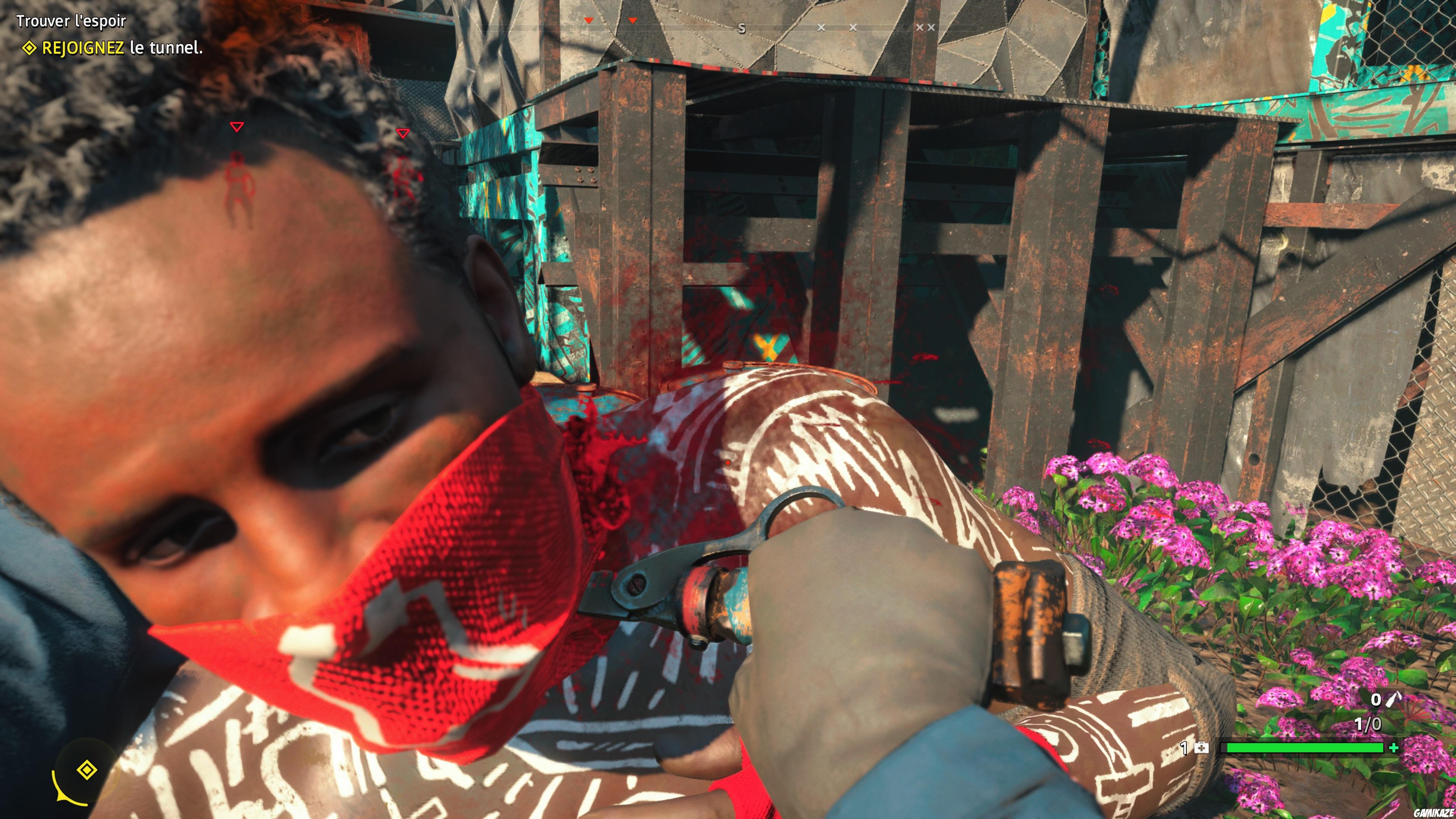Click the red triangle above the masked character
This screenshot has width=1456, height=819.
click(237, 128)
